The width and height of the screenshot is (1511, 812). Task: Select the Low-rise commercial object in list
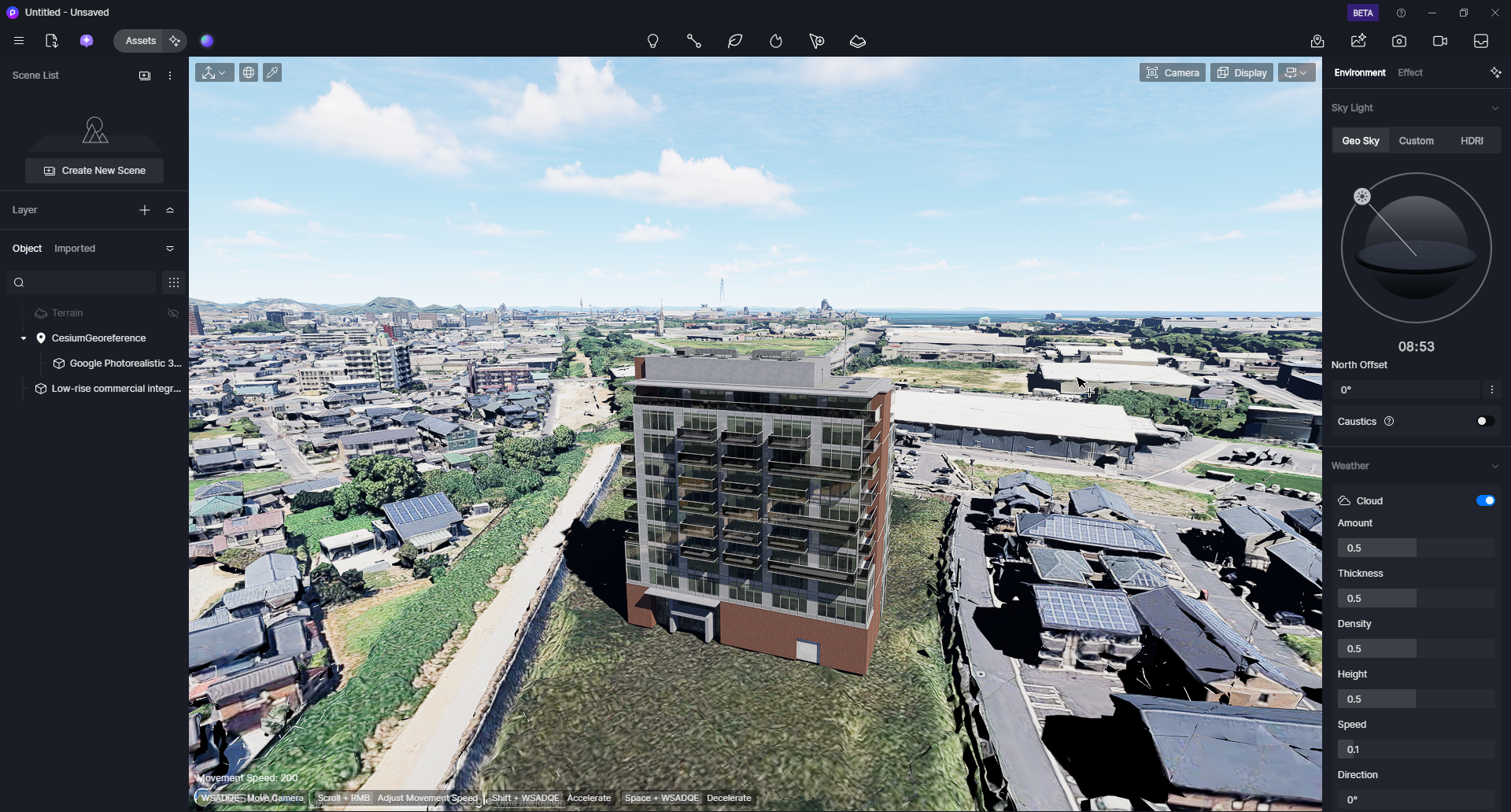click(116, 389)
